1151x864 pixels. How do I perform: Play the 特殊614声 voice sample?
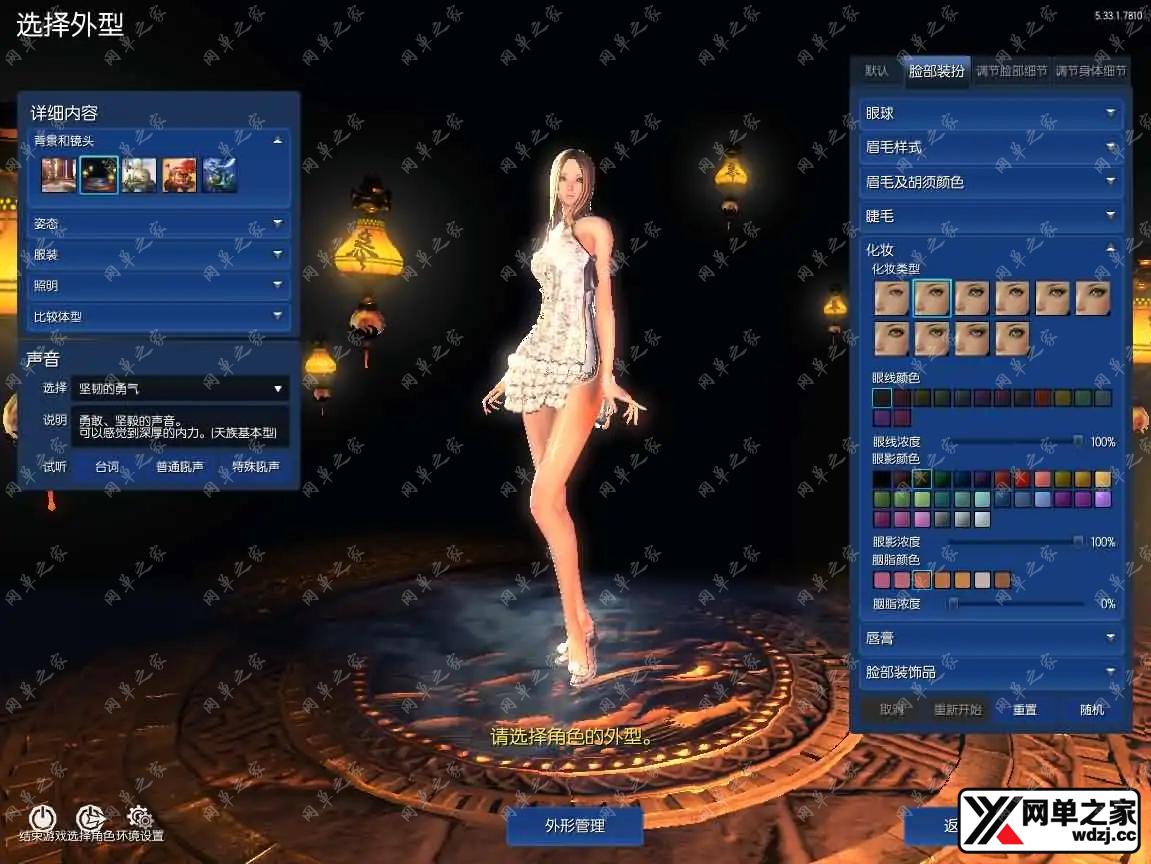[x=255, y=466]
